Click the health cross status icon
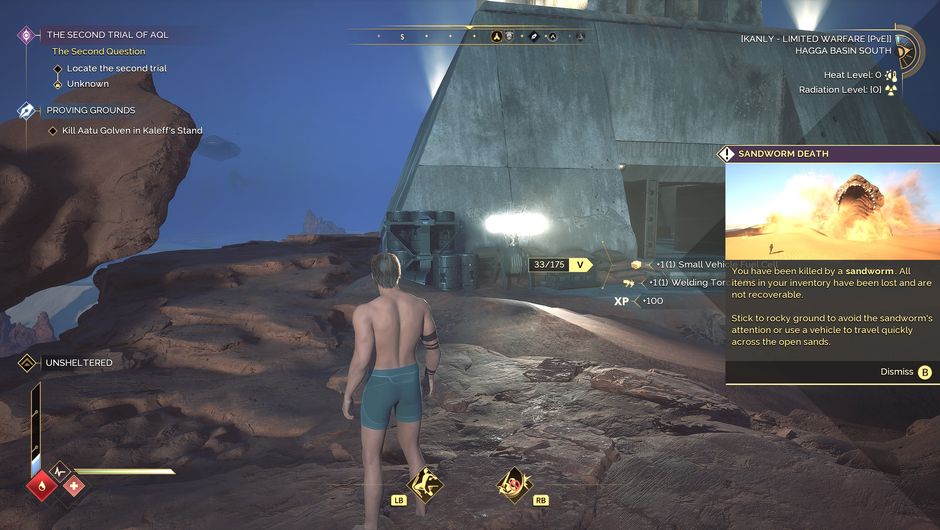The height and width of the screenshot is (530, 940). (73, 486)
